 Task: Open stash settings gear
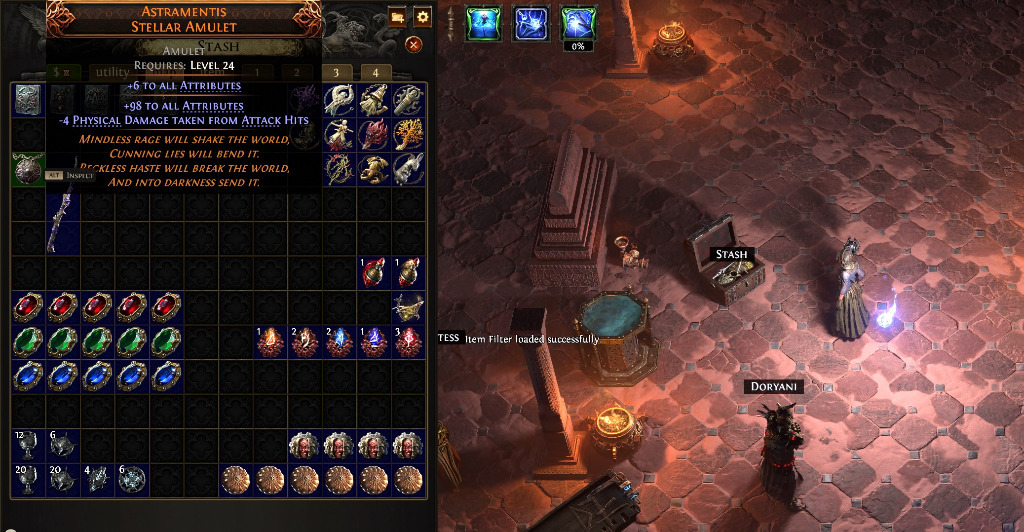point(422,17)
